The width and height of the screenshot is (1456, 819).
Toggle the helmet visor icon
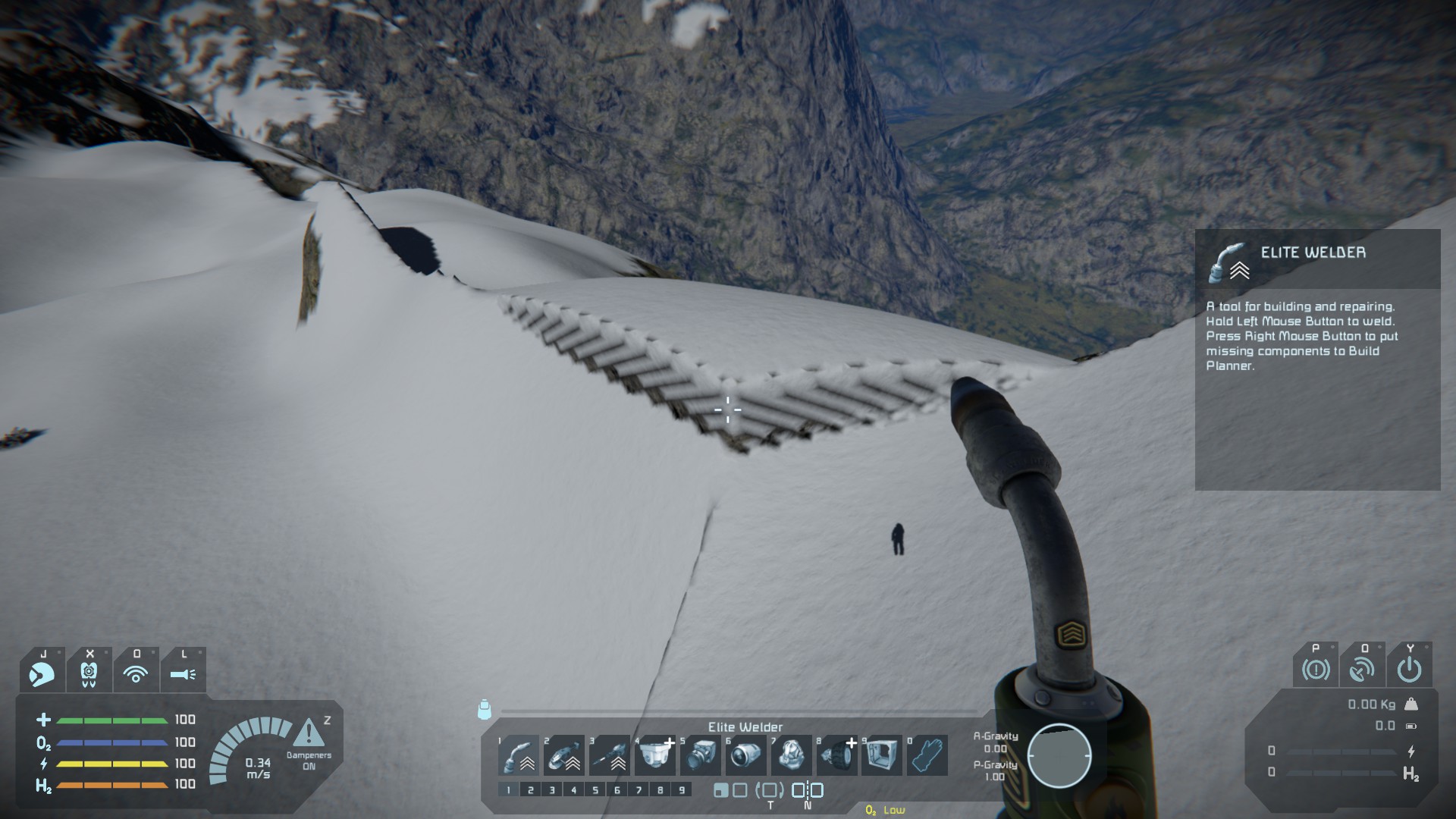(x=42, y=672)
